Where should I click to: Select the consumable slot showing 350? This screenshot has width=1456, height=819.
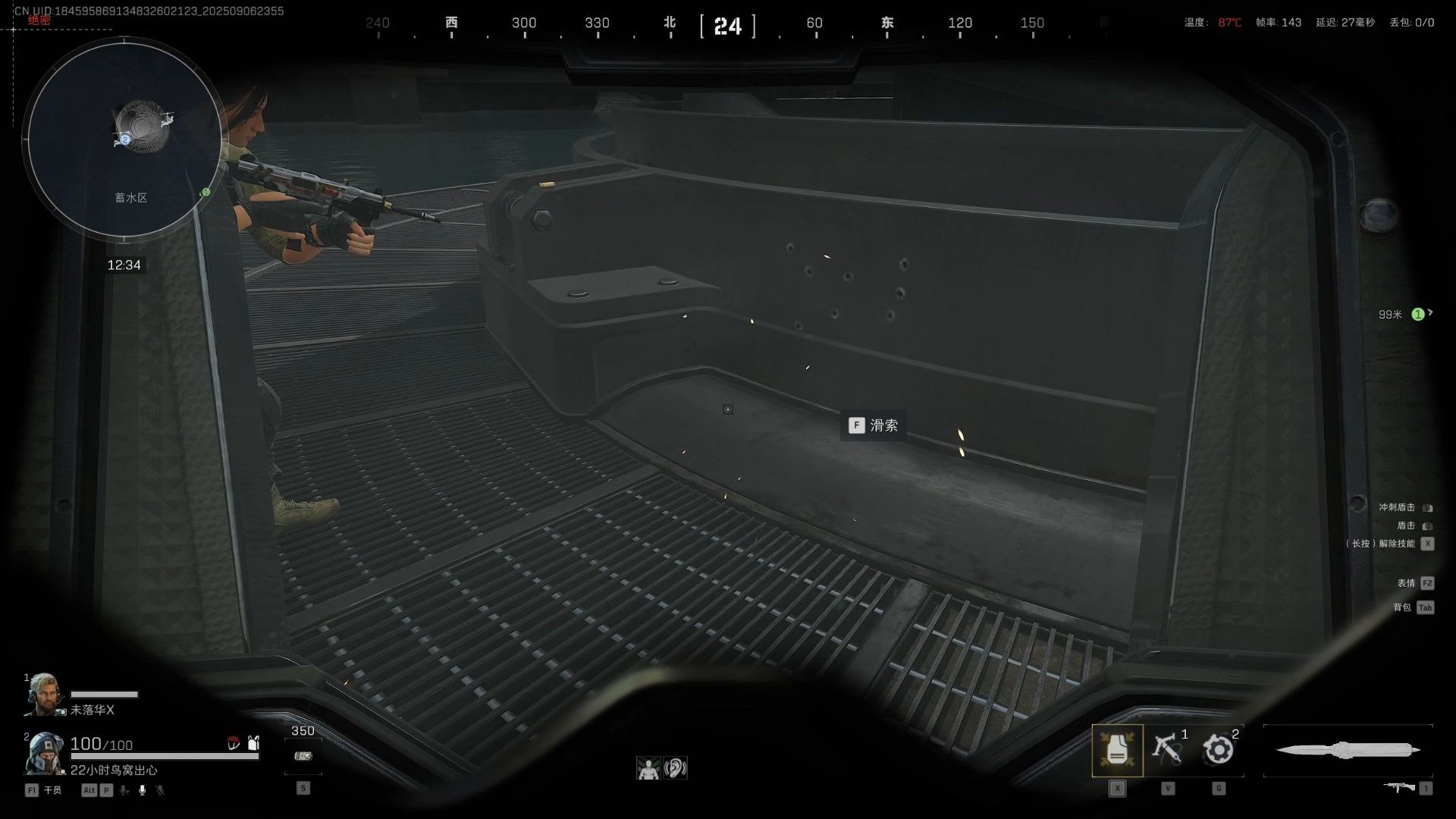303,755
